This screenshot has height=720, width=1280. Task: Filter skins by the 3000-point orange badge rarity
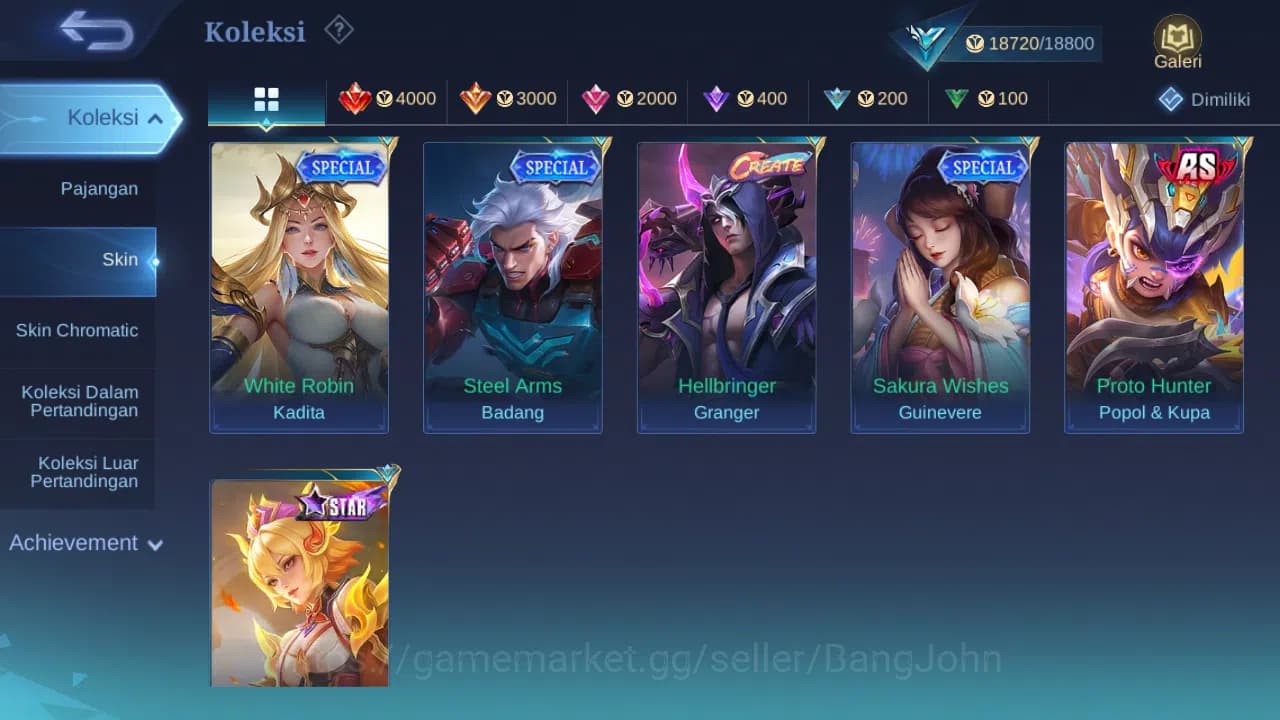pos(505,99)
